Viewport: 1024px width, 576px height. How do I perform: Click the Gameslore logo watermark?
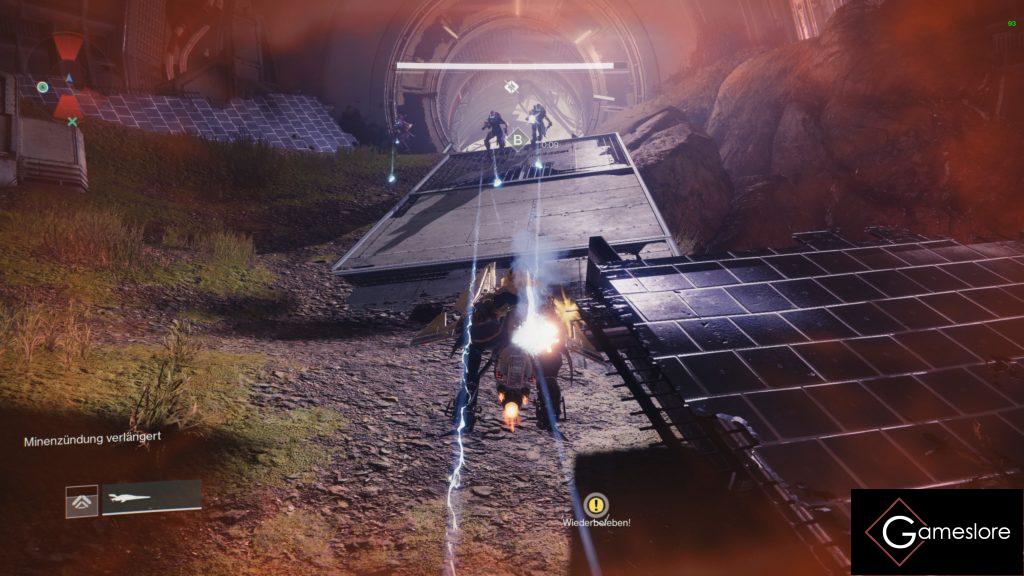pyautogui.click(x=936, y=531)
